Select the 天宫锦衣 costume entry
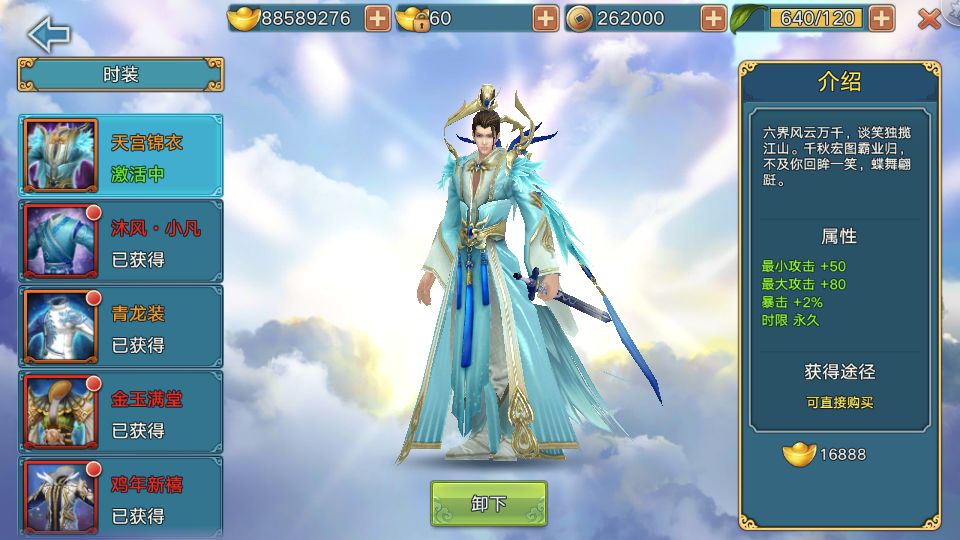The image size is (960, 540). tap(121, 156)
